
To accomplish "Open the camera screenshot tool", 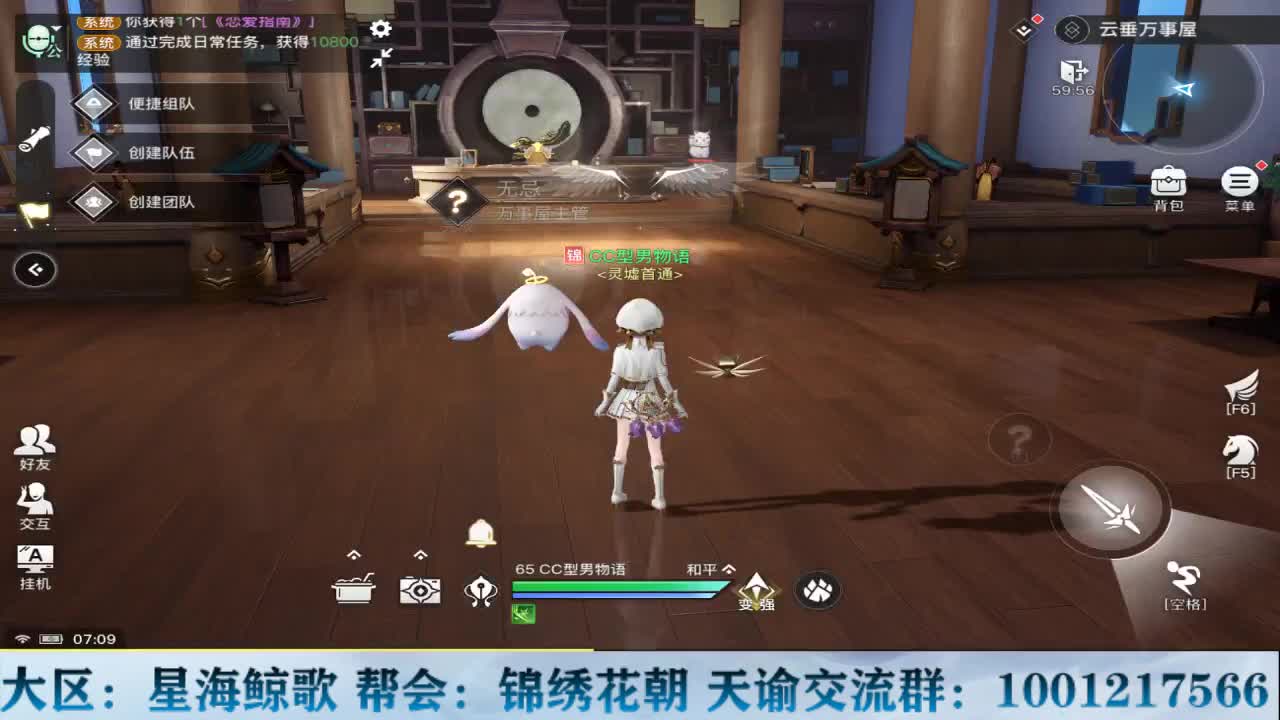I will point(420,590).
